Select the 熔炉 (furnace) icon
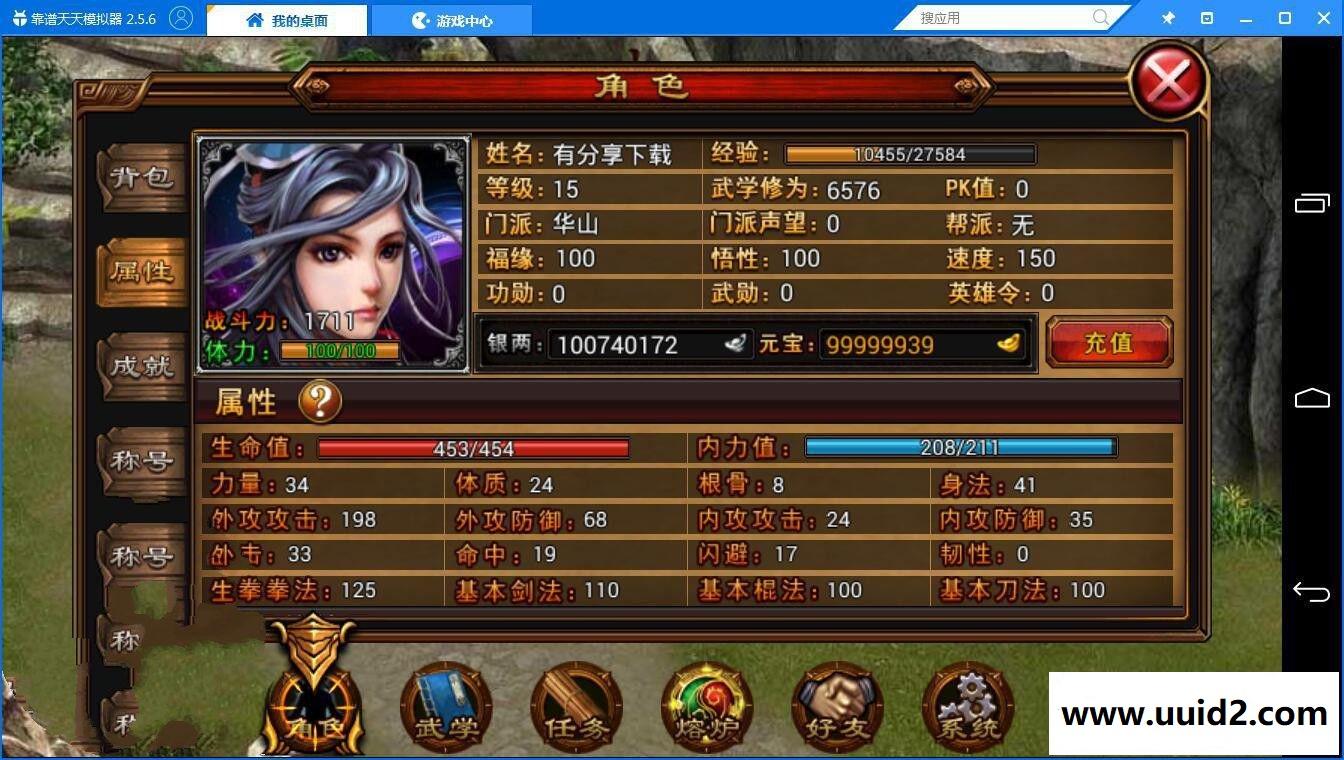Viewport: 1344px width, 760px height. (706, 705)
